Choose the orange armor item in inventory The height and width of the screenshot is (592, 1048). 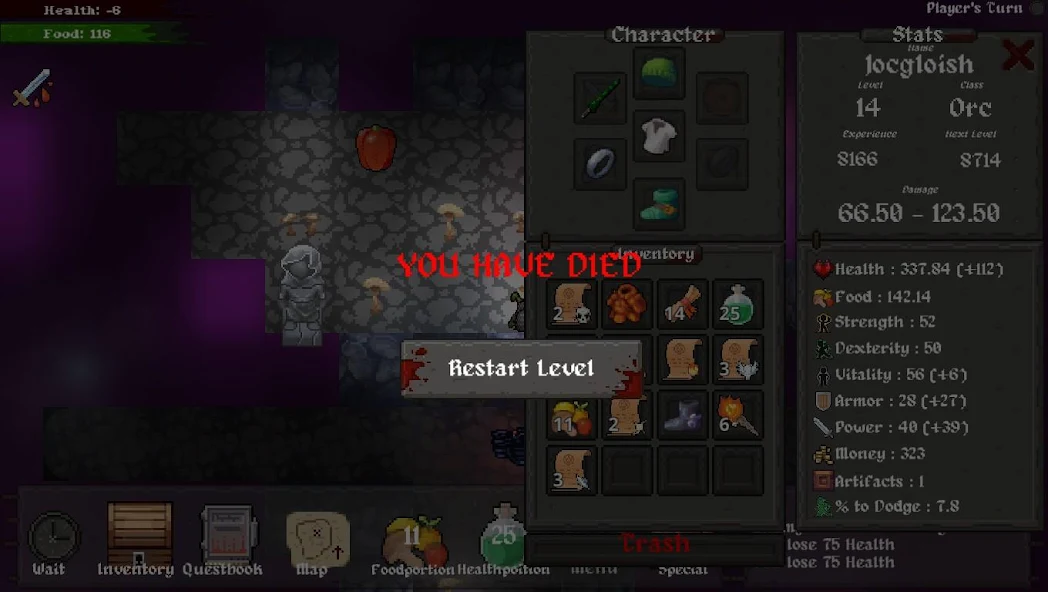[x=628, y=304]
